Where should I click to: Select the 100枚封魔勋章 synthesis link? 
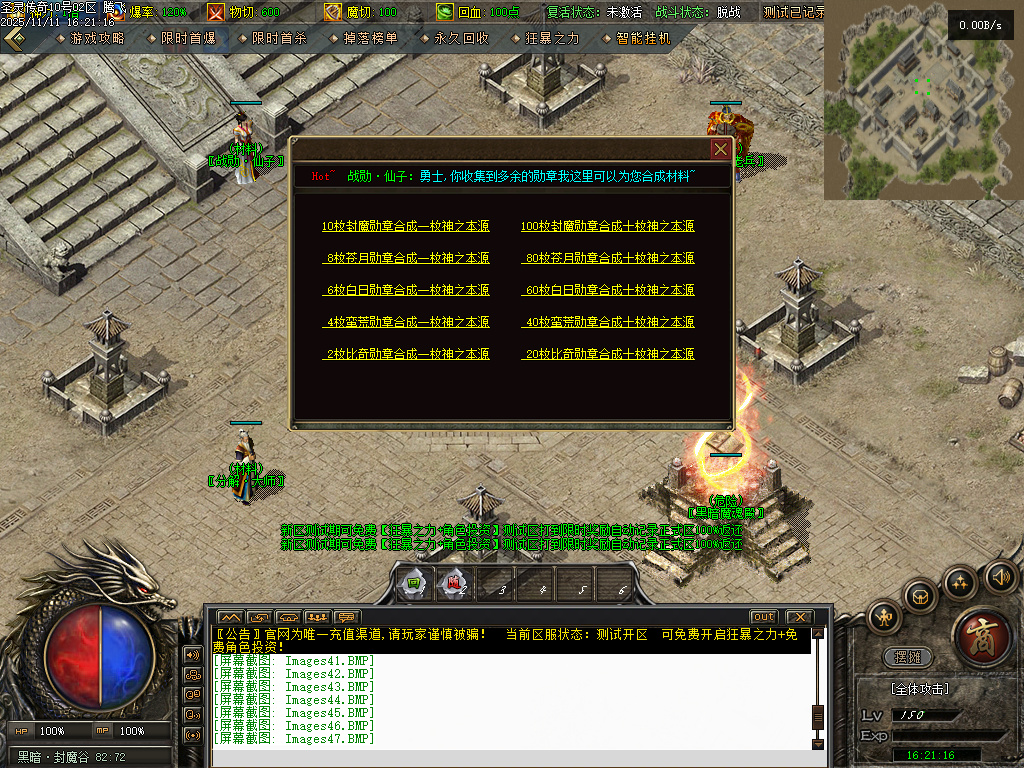607,227
